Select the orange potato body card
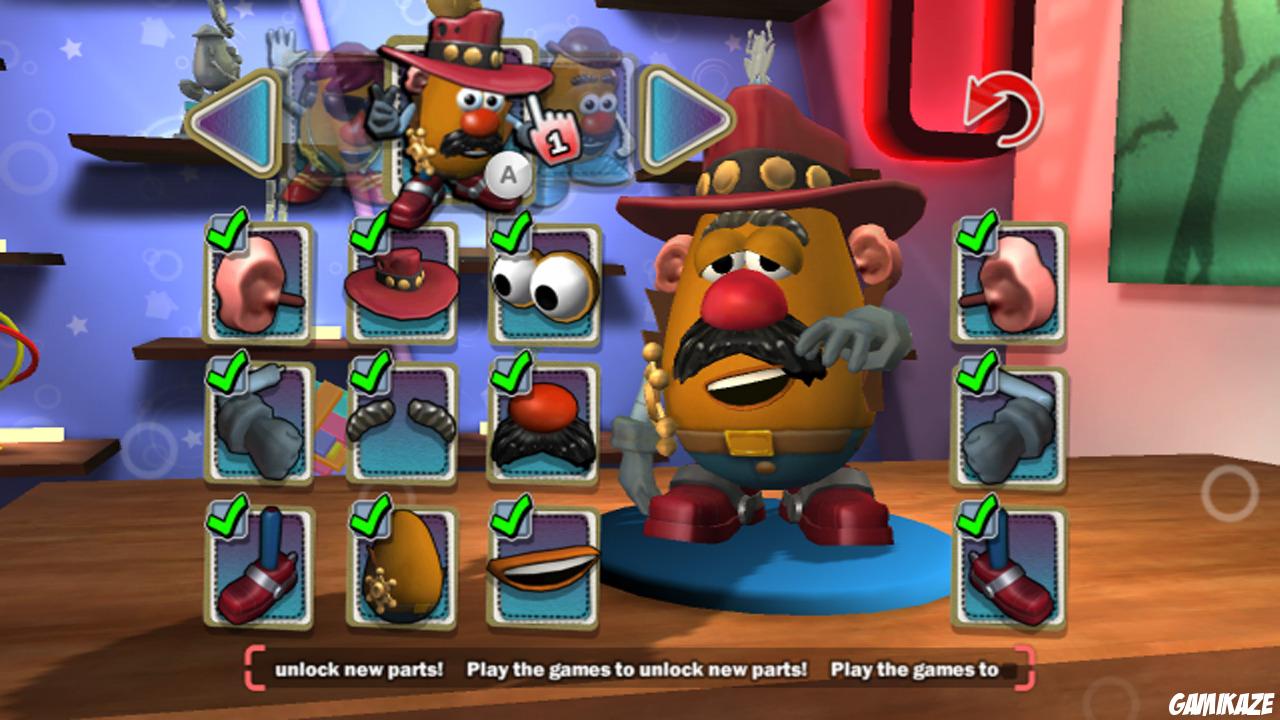The height and width of the screenshot is (720, 1280). click(x=402, y=567)
